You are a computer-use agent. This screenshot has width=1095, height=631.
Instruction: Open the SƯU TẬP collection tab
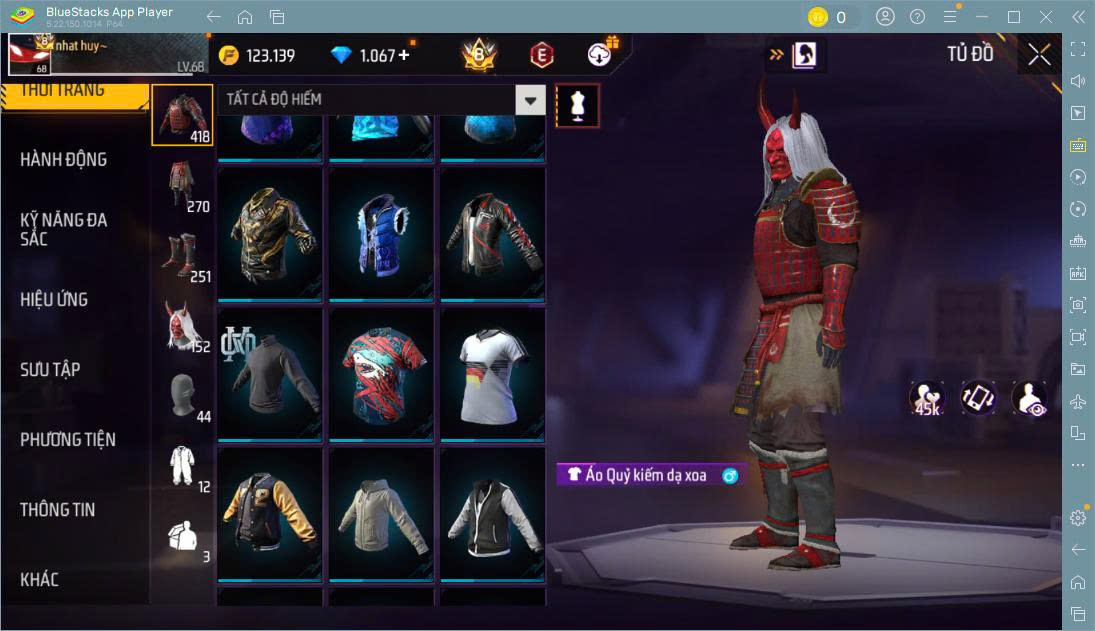(50, 370)
